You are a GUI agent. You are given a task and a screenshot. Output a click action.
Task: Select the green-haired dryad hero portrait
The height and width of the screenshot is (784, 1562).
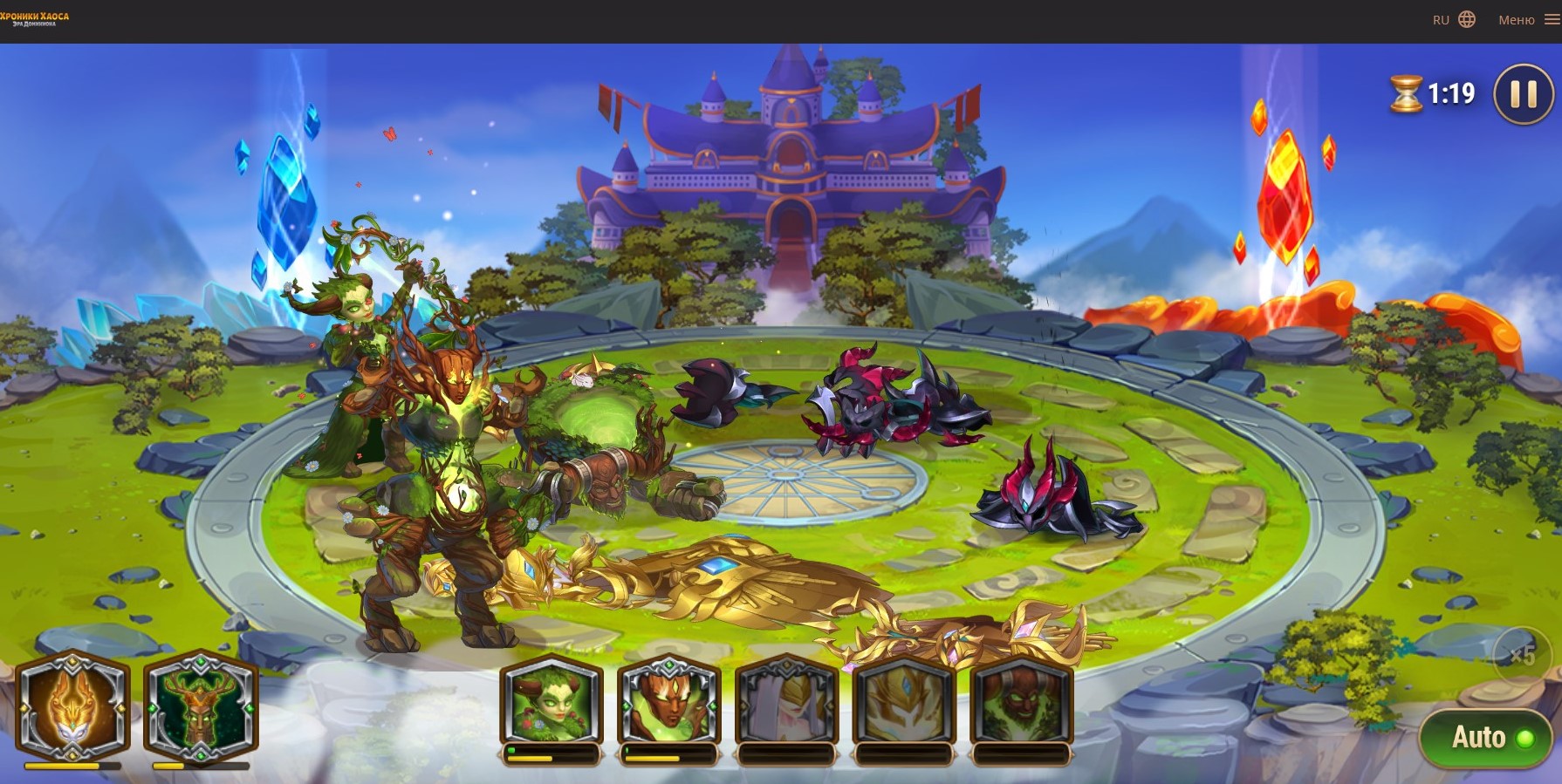551,704
